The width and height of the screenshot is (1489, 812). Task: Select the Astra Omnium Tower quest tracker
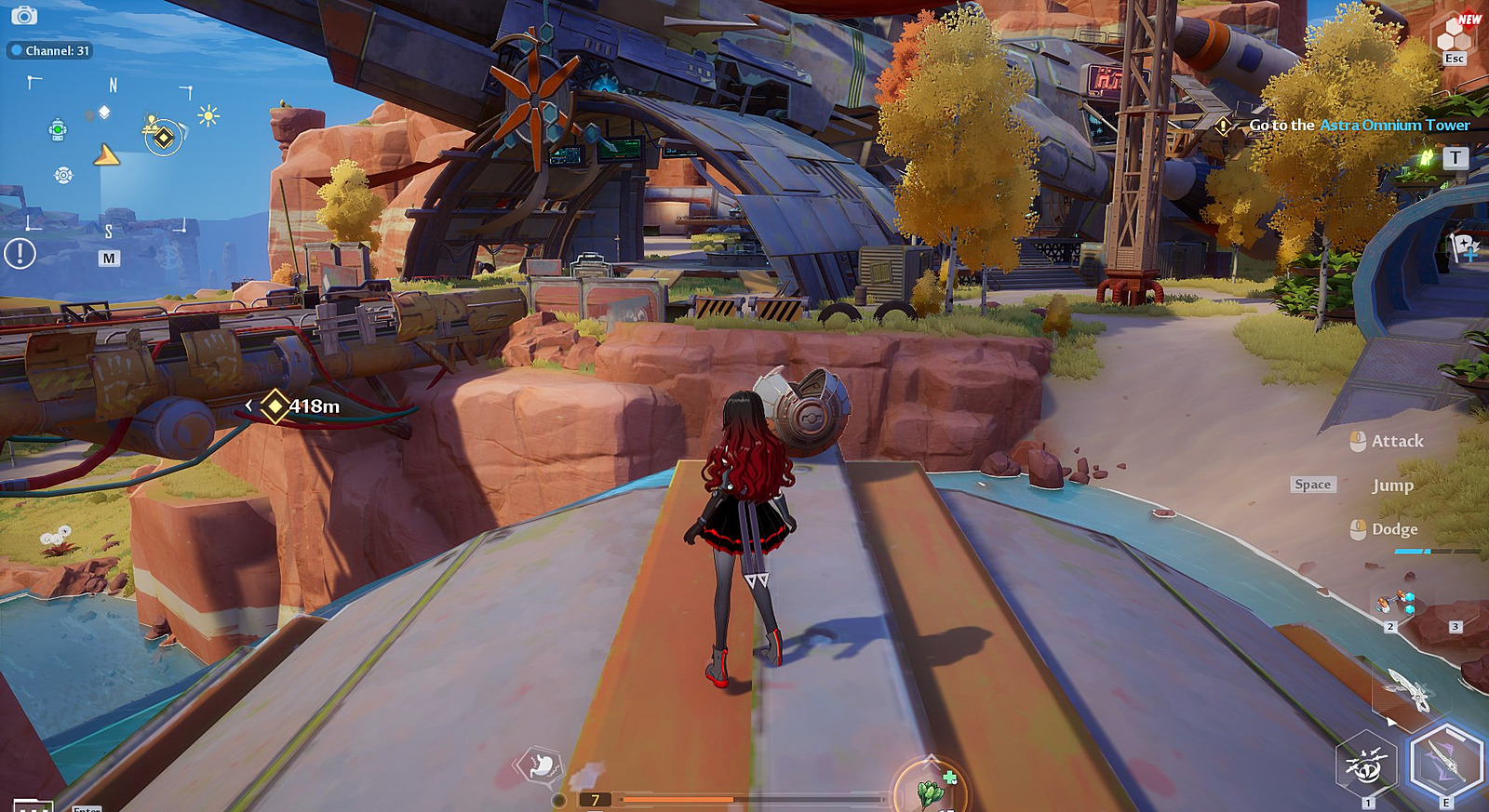[1359, 125]
